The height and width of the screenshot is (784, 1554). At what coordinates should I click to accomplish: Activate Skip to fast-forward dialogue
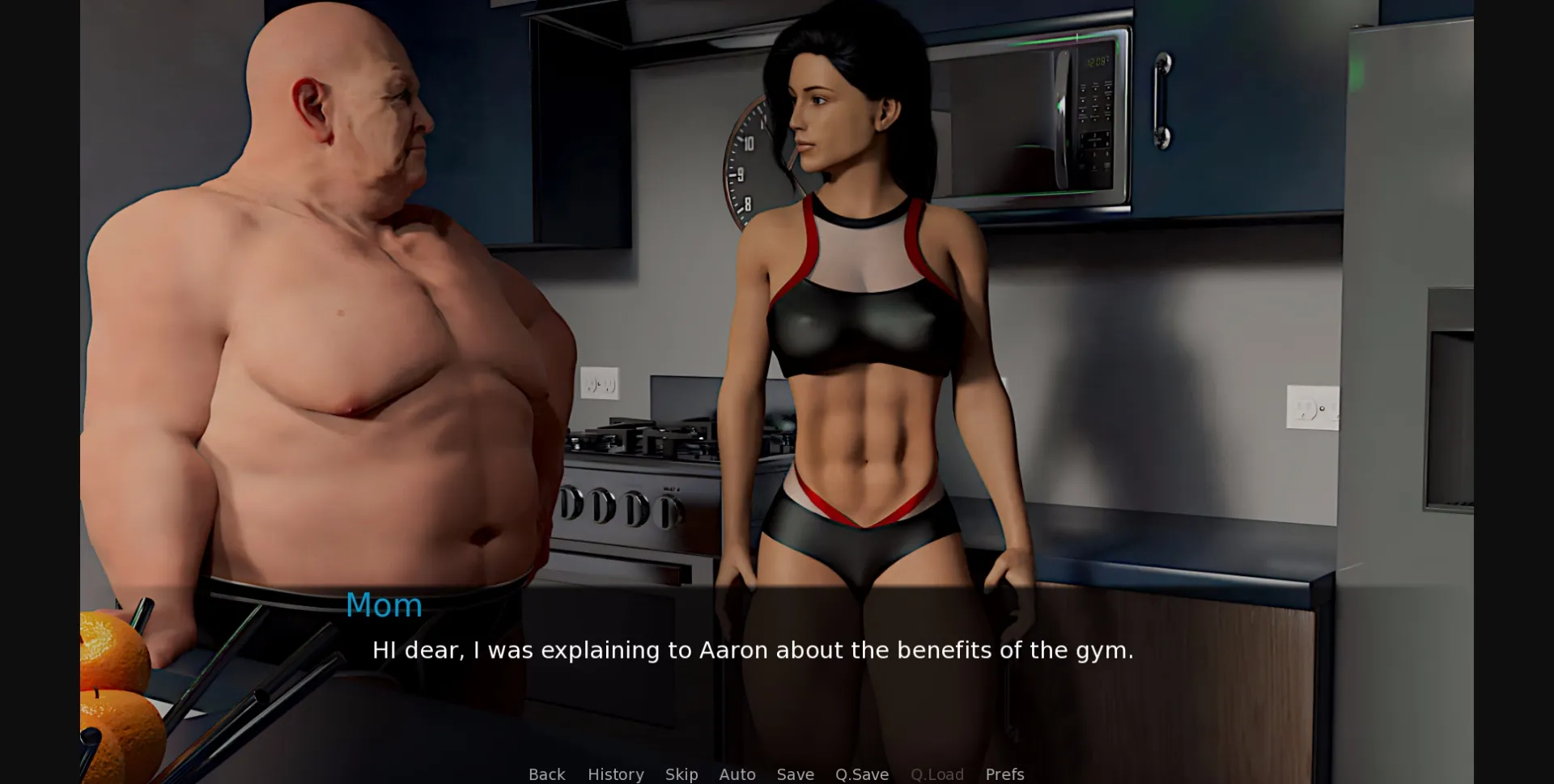click(x=681, y=774)
